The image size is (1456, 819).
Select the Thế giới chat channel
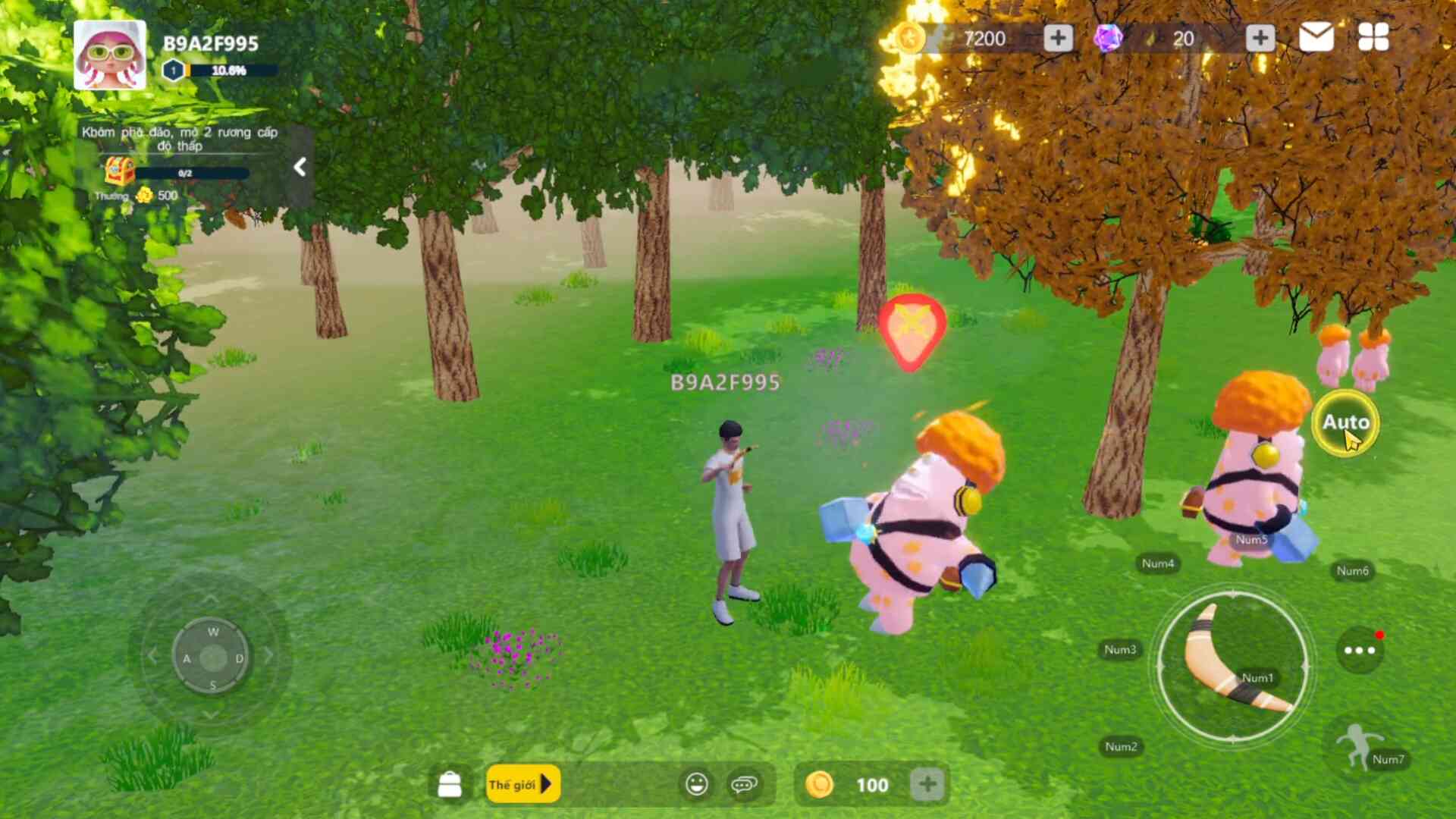click(522, 784)
